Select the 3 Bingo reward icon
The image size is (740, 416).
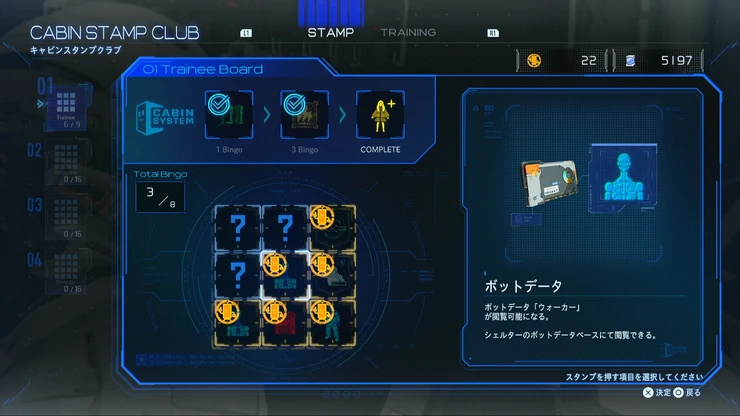click(x=304, y=116)
